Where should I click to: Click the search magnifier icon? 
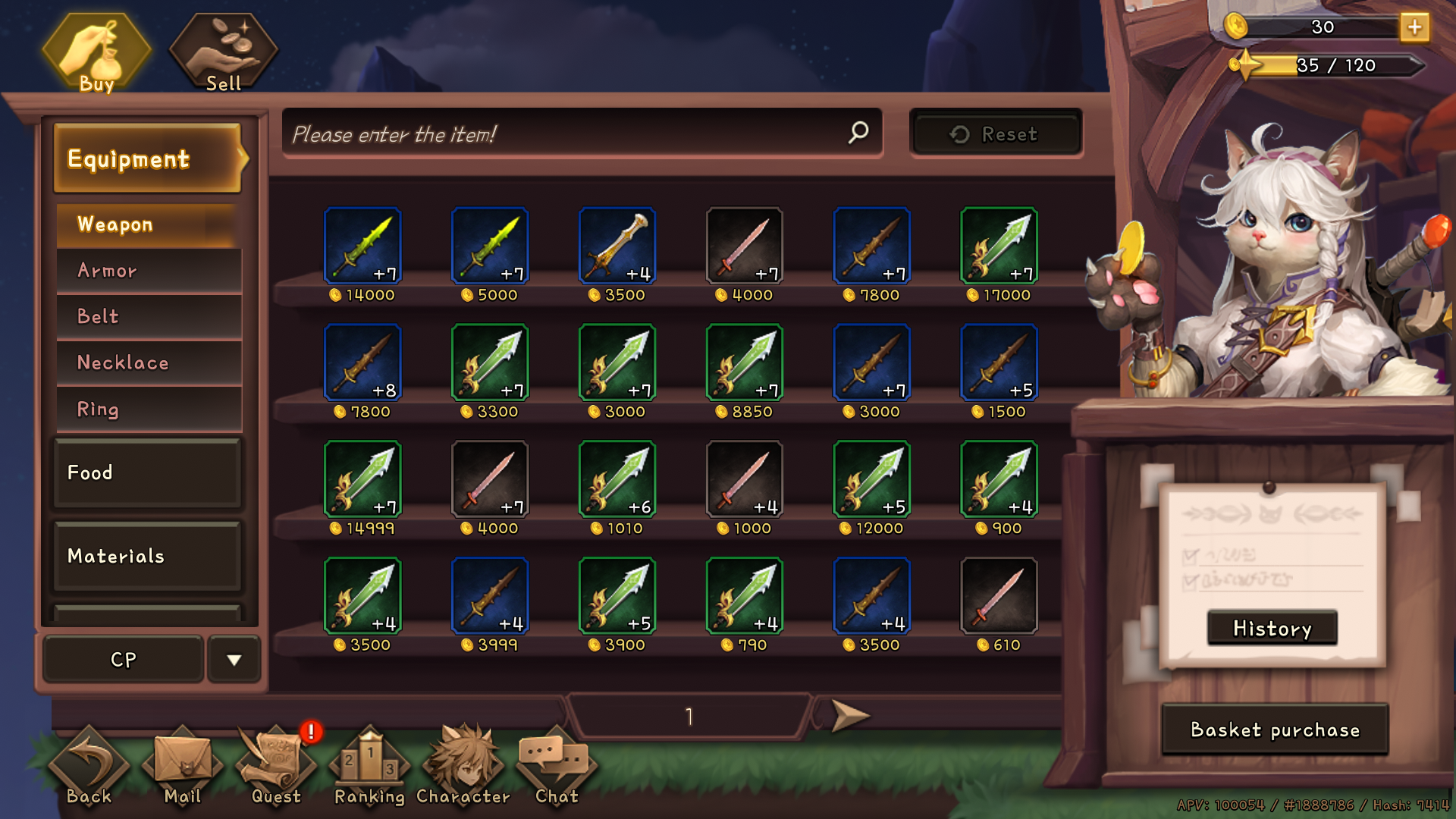coord(857,133)
